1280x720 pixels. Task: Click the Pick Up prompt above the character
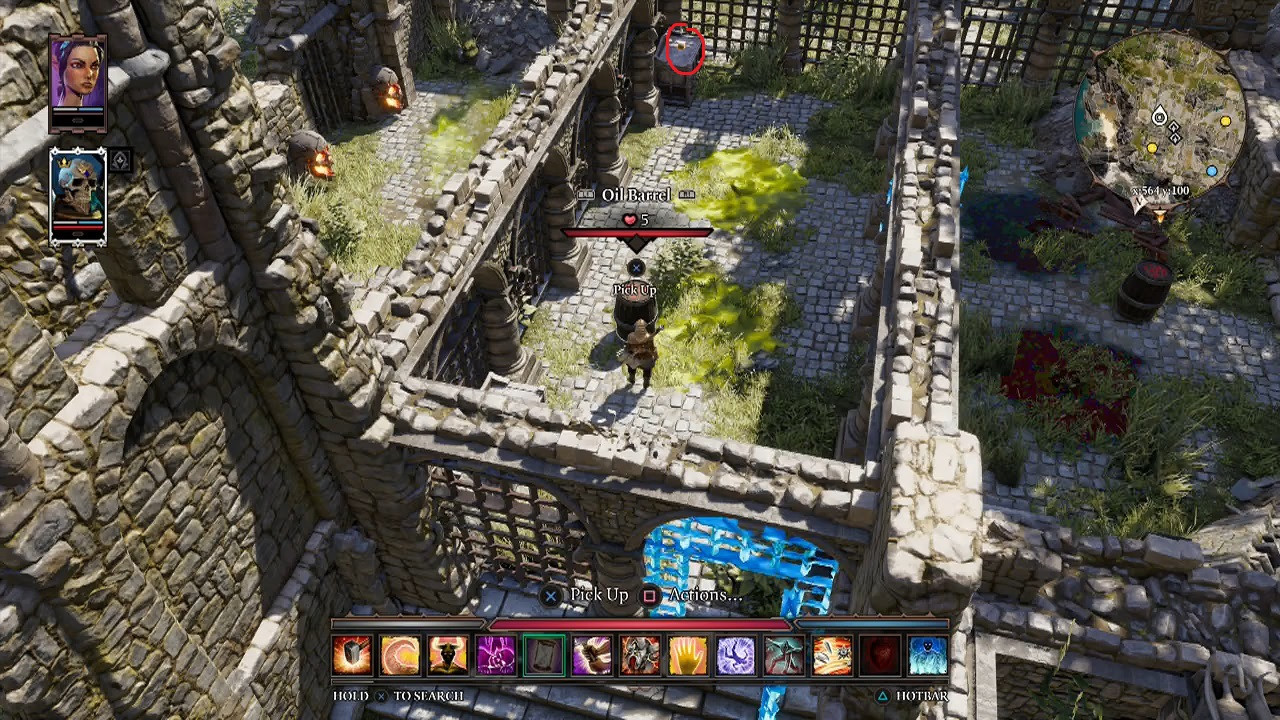tap(636, 291)
